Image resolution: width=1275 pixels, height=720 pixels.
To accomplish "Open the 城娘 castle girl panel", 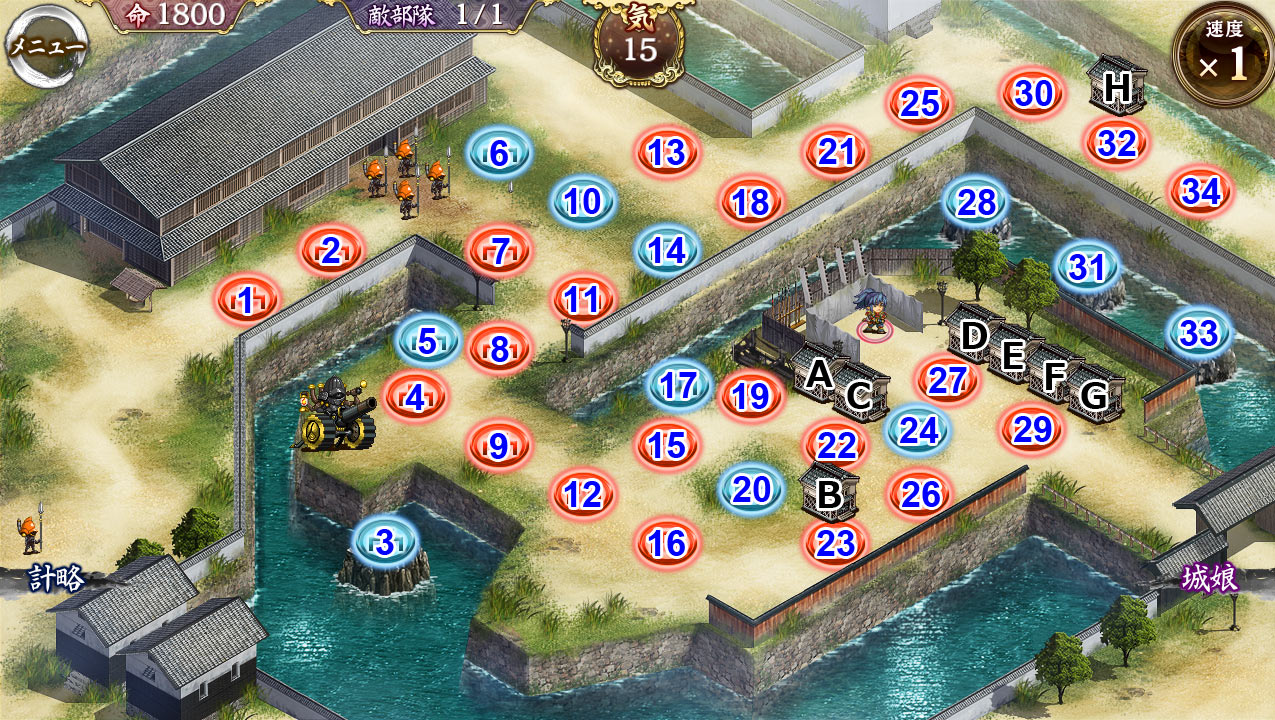I will click(x=1210, y=578).
